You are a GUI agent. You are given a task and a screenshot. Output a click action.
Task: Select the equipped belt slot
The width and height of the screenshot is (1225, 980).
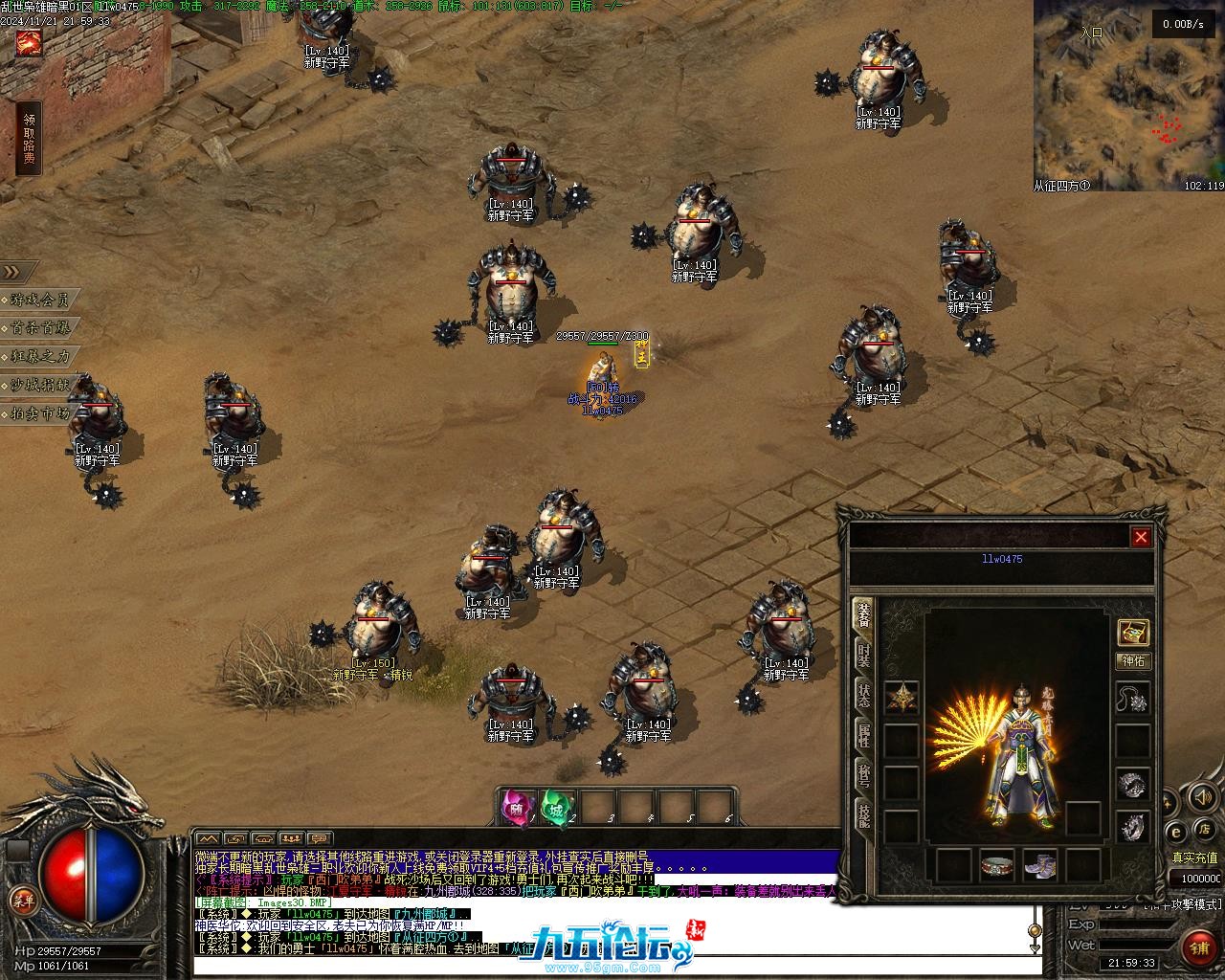[x=996, y=865]
